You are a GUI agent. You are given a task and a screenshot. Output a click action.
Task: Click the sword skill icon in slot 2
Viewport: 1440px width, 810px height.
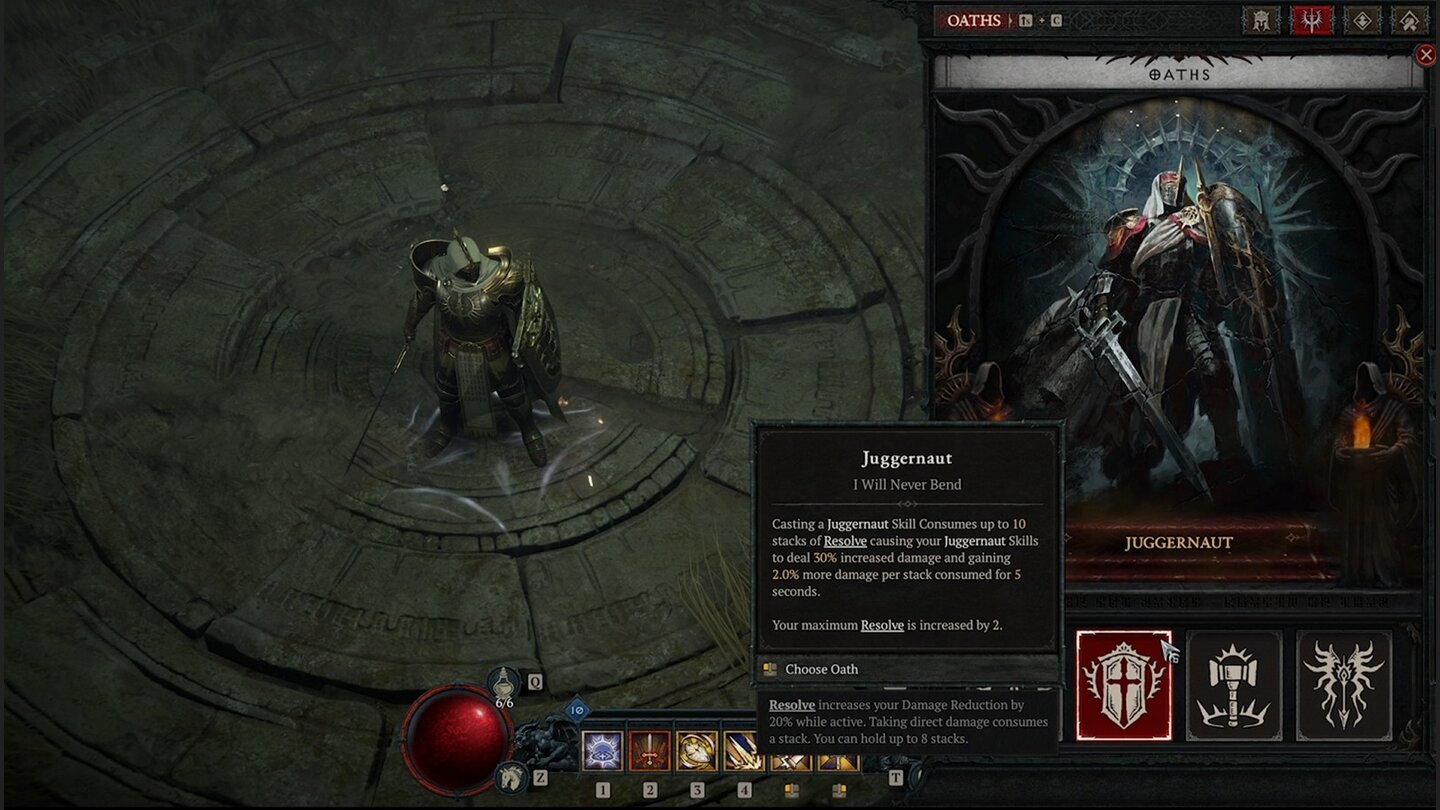pos(649,750)
